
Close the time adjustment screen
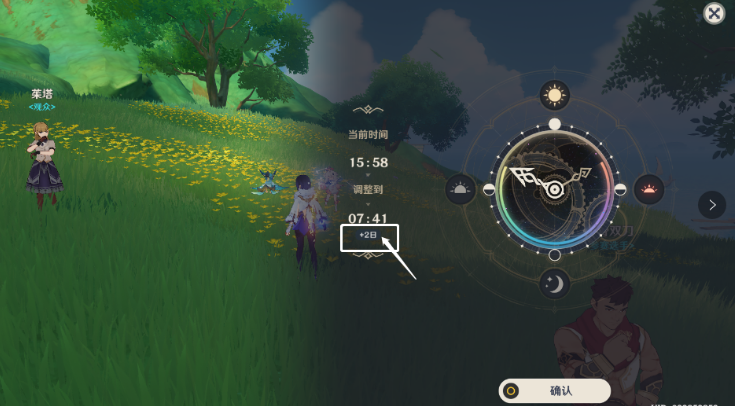point(713,13)
